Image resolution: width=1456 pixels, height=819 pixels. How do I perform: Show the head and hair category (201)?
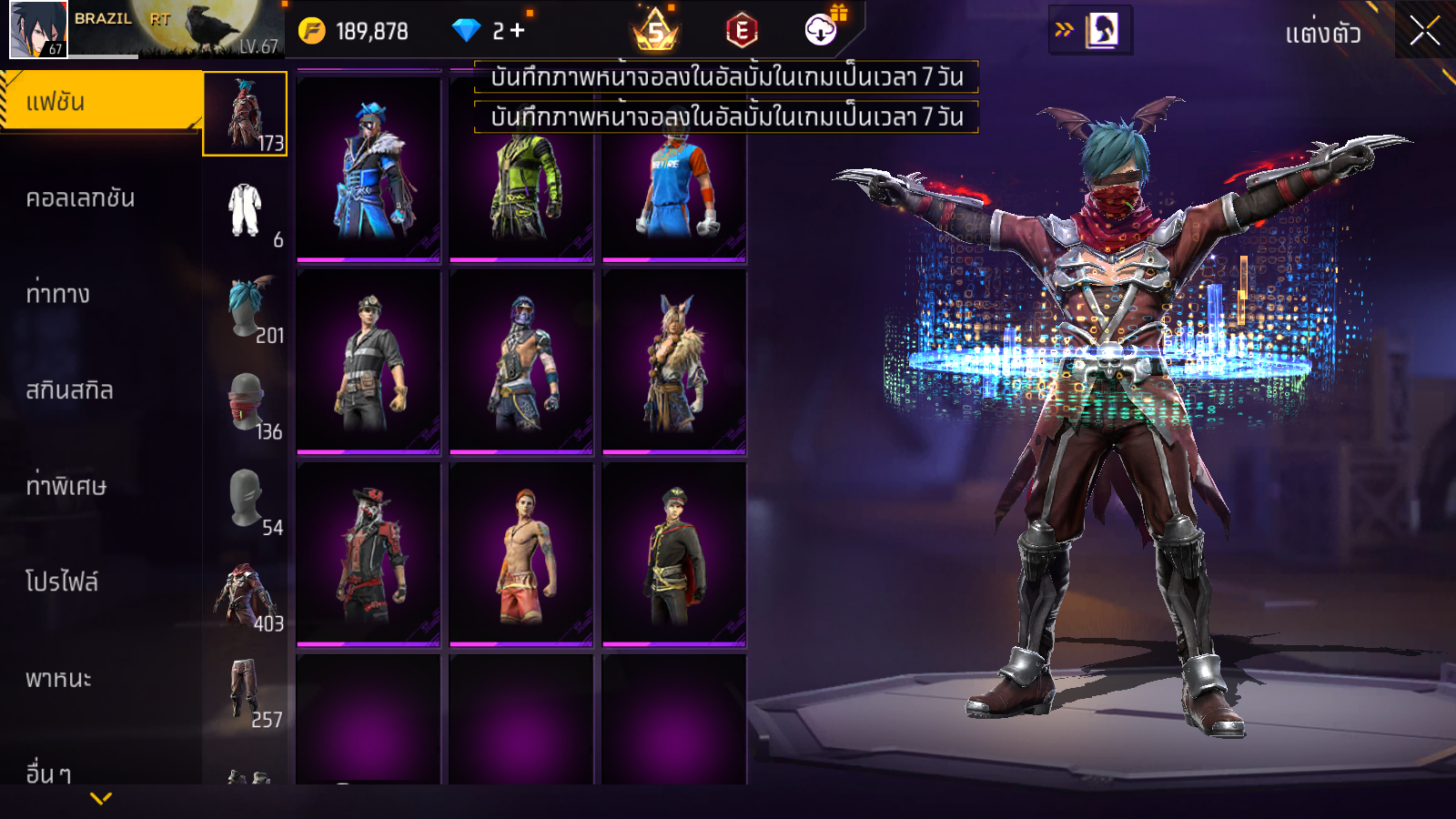245,307
